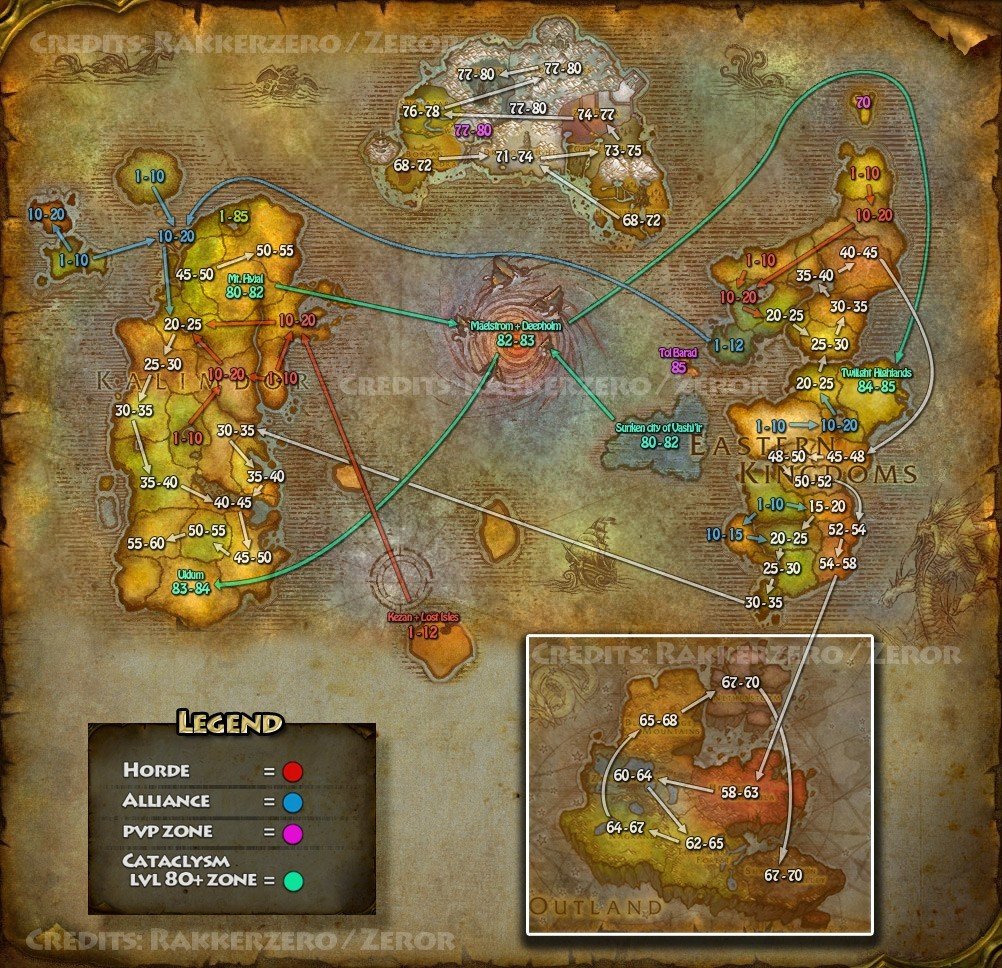Screen dimensions: 1002x968
Task: Select the 54-58 Eastern Kingdoms marker
Action: click(838, 564)
